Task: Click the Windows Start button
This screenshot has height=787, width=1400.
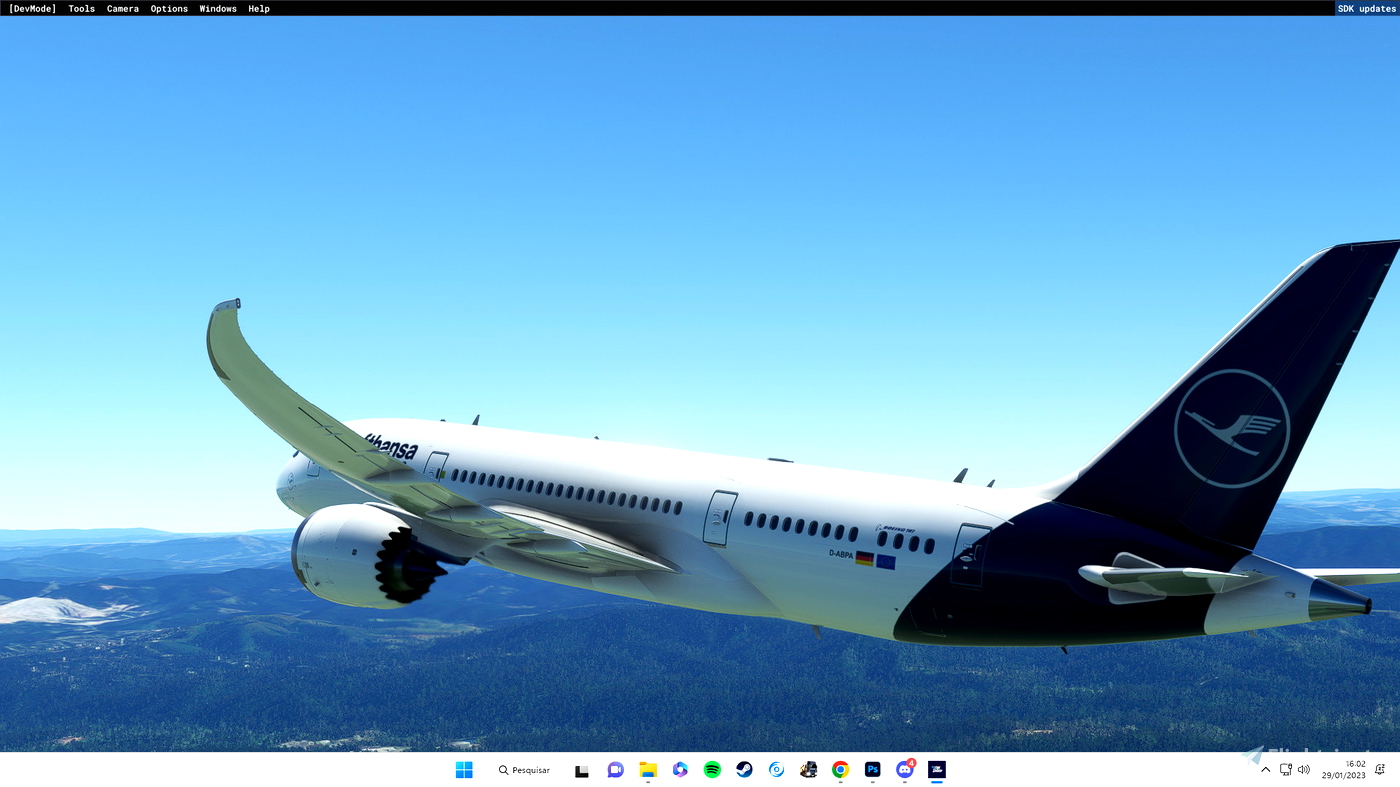Action: [x=463, y=768]
